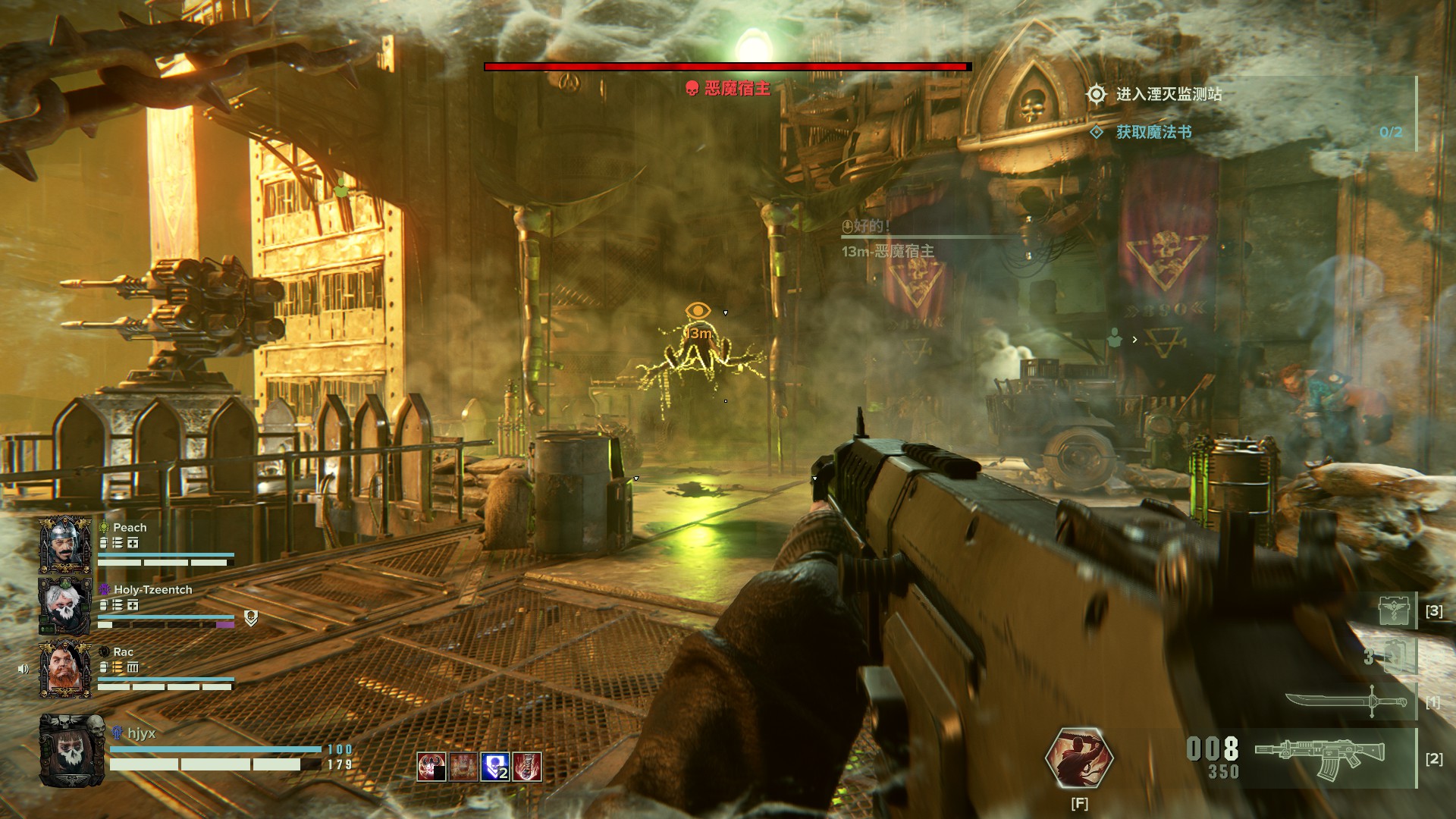
Task: Click the orange eye tag marker
Action: pos(698,310)
